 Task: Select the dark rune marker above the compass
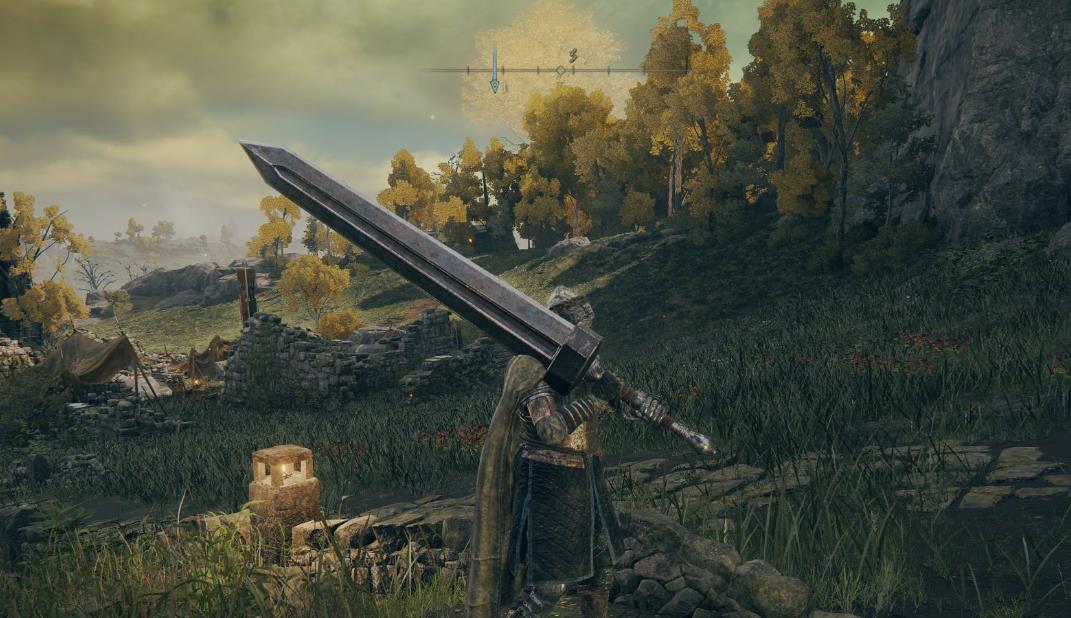pos(573,55)
